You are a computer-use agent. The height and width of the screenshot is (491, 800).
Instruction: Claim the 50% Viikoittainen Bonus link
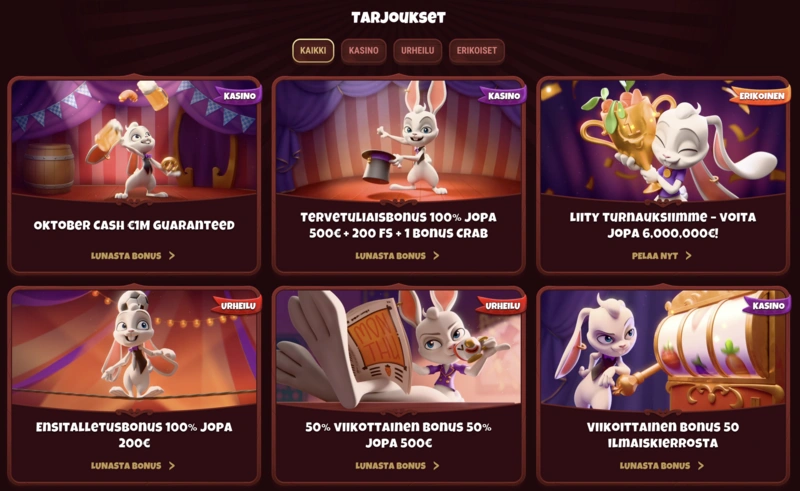[x=398, y=465]
